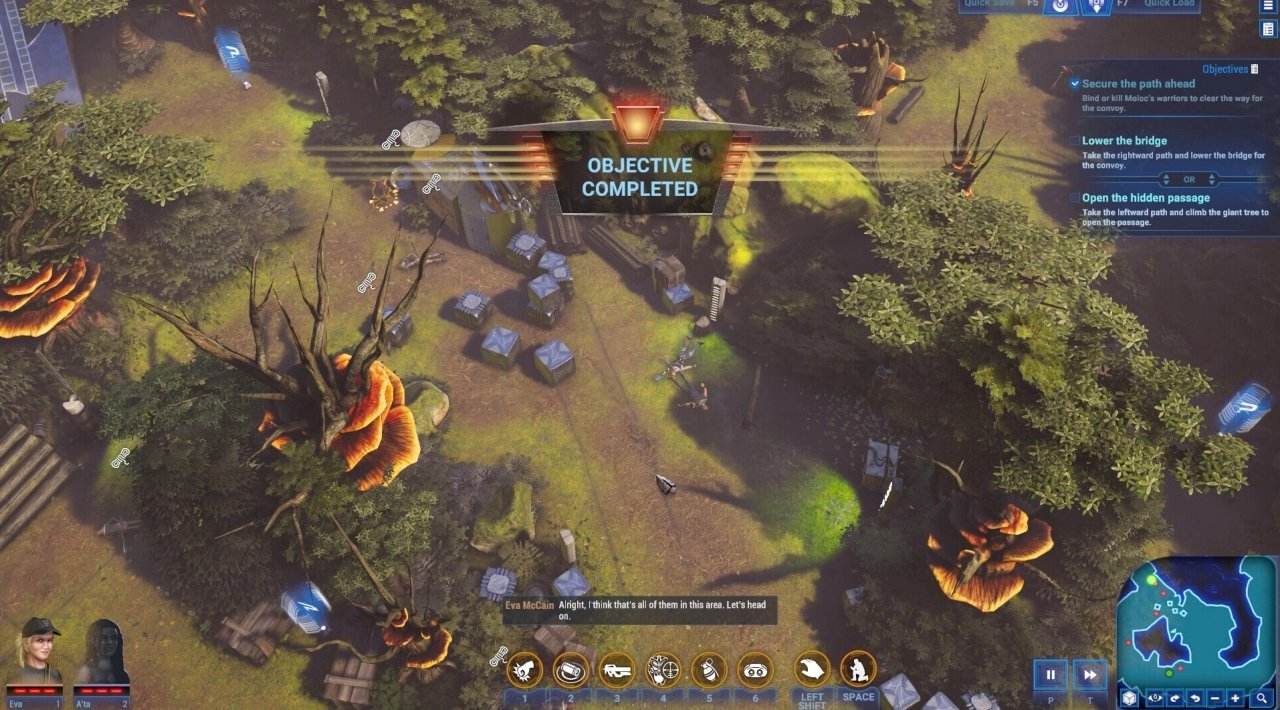The width and height of the screenshot is (1280, 710).
Task: Select the rifle weapon ability
Action: pyautogui.click(x=617, y=669)
